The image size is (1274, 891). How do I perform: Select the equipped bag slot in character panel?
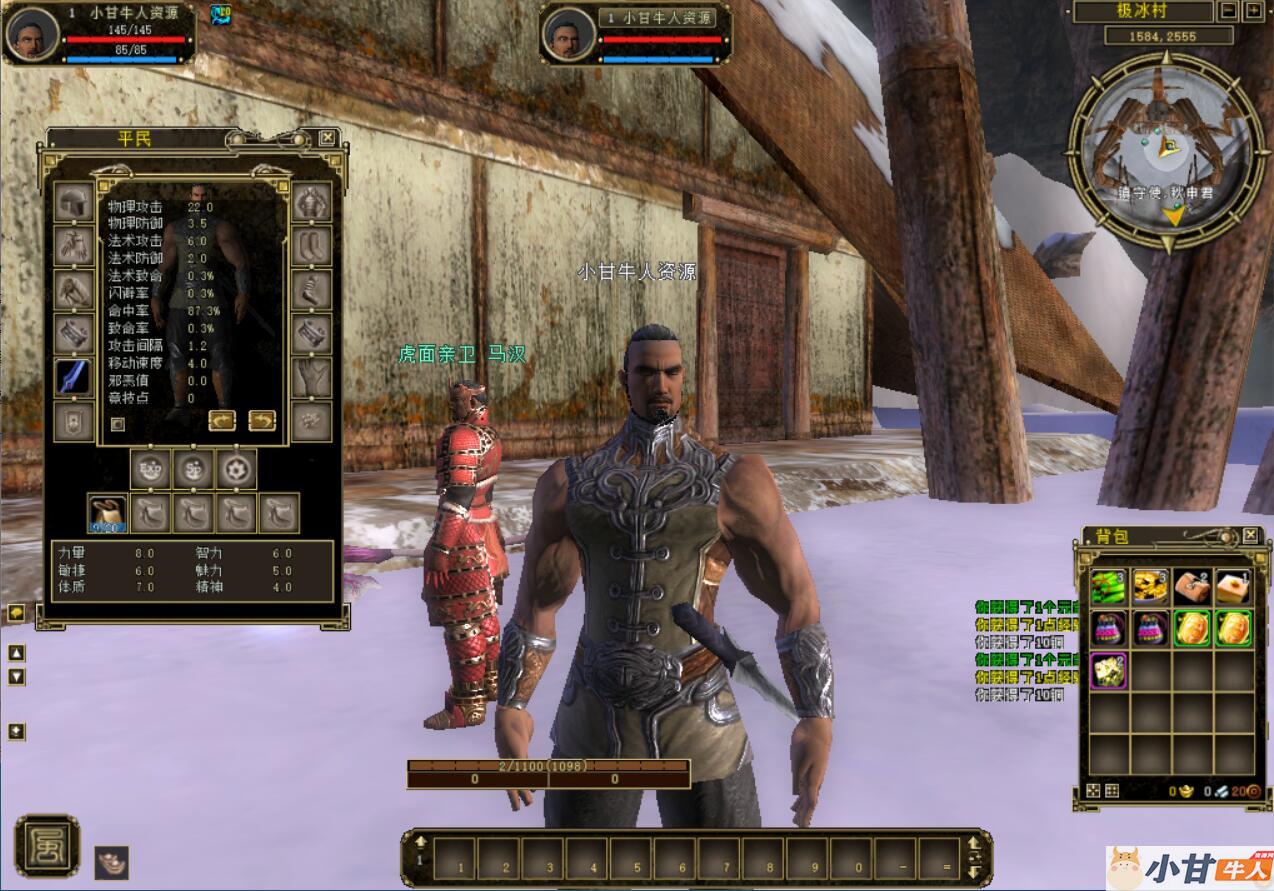107,513
